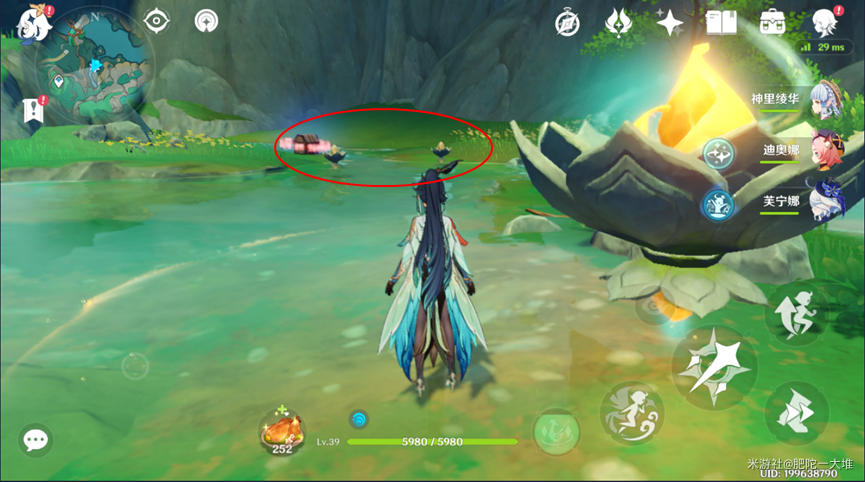865x482 pixels.
Task: Open the backpack inventory
Action: (772, 22)
